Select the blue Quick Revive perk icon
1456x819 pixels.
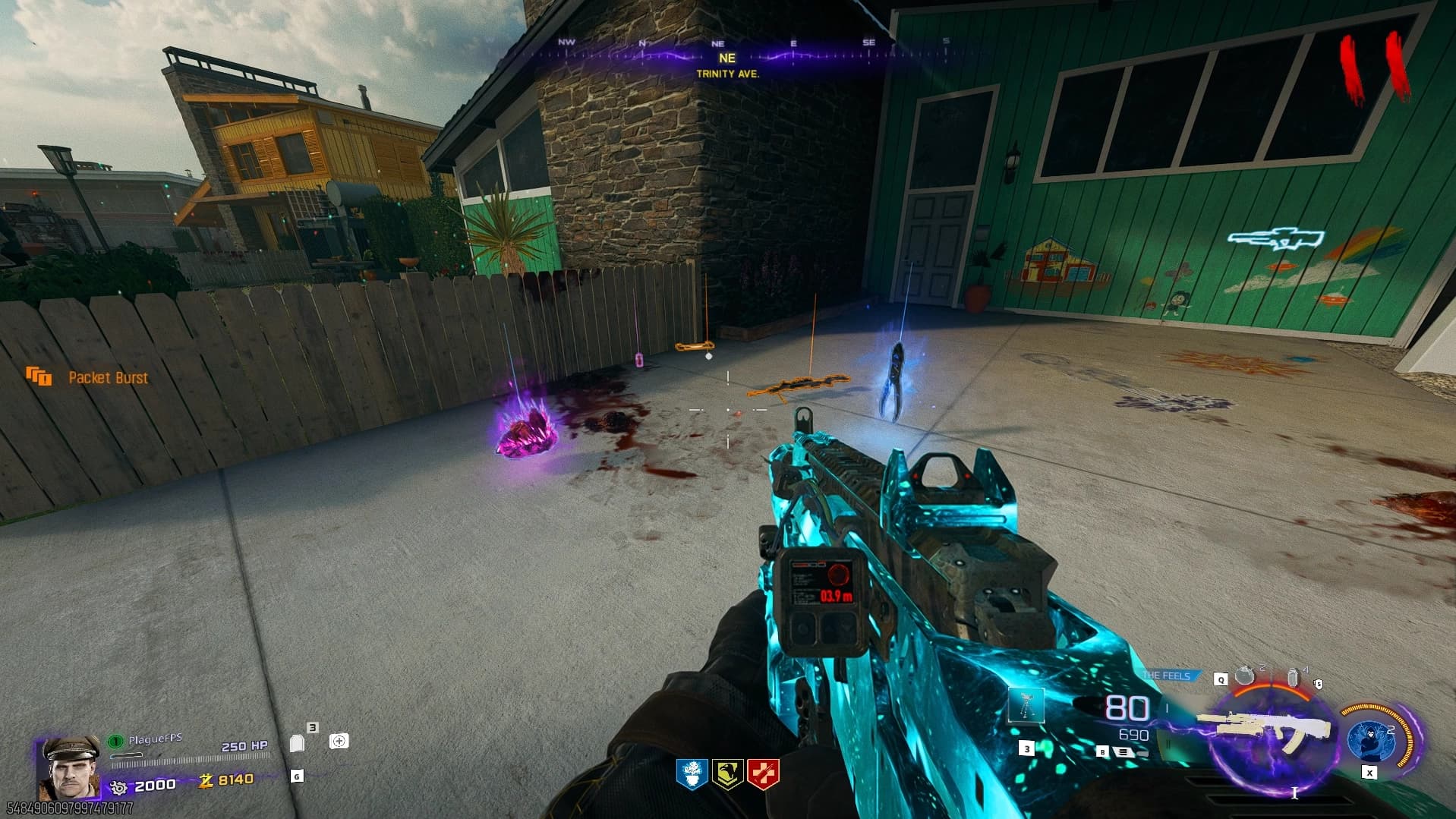692,775
